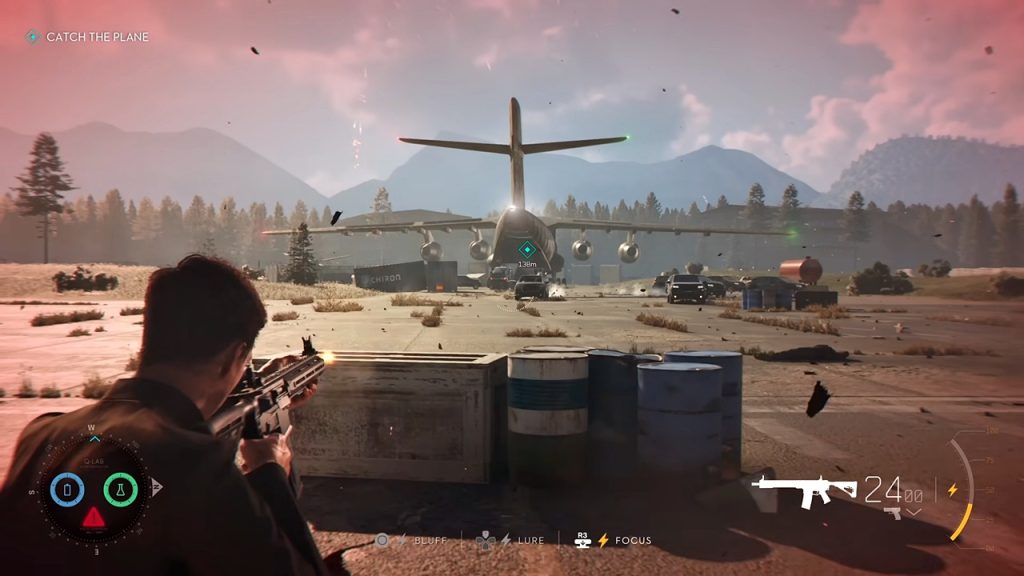Switch to the pistol secondary weapon icon
The height and width of the screenshot is (576, 1024).
click(x=892, y=513)
